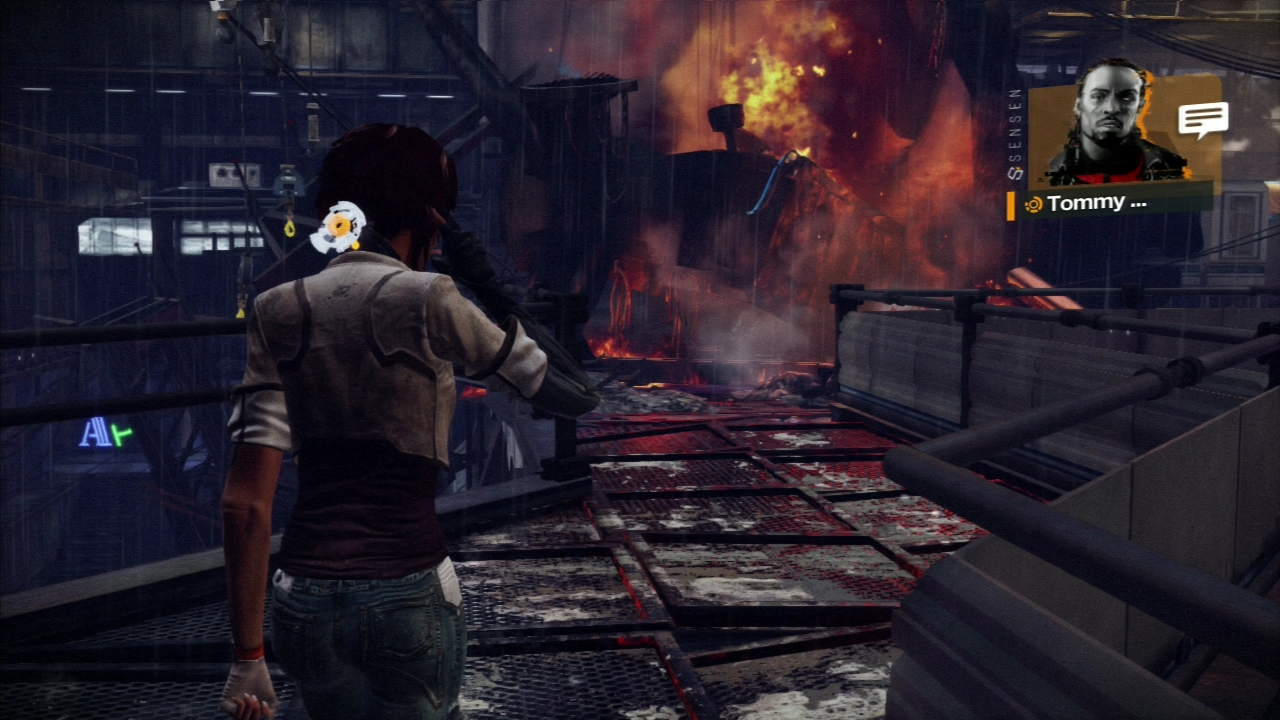Click the orange spiral comm icon beside Tommy's name
Image resolution: width=1280 pixels, height=720 pixels.
pyautogui.click(x=1033, y=202)
